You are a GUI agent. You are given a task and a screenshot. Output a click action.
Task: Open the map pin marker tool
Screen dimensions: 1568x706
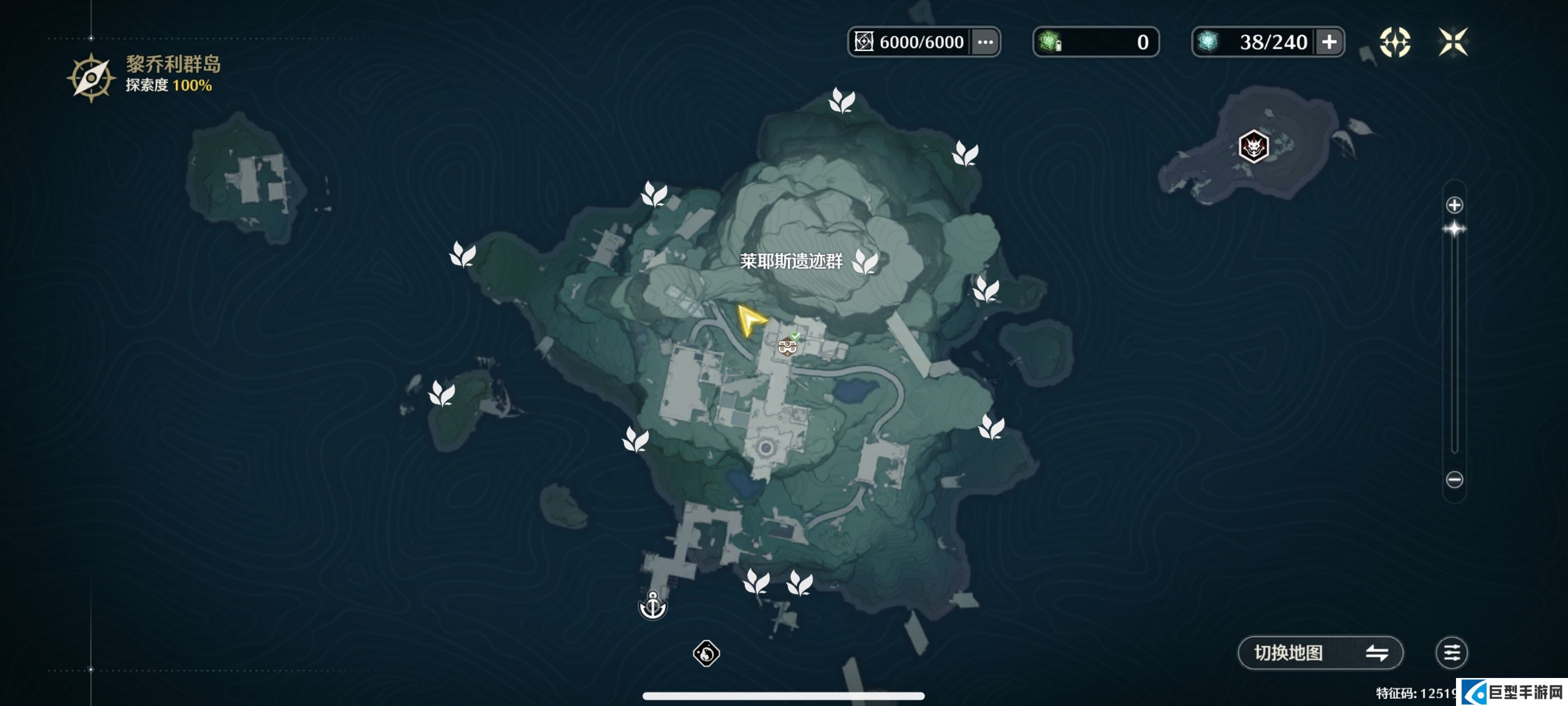pyautogui.click(x=1394, y=42)
